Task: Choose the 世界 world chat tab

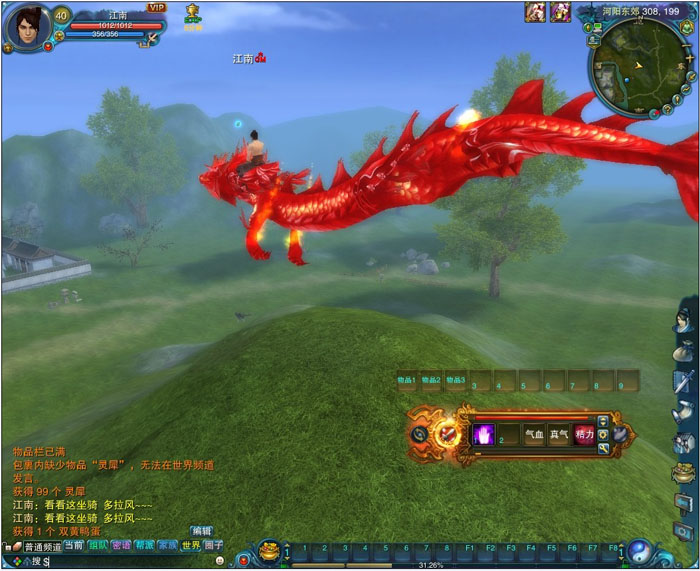Action: pyautogui.click(x=190, y=545)
